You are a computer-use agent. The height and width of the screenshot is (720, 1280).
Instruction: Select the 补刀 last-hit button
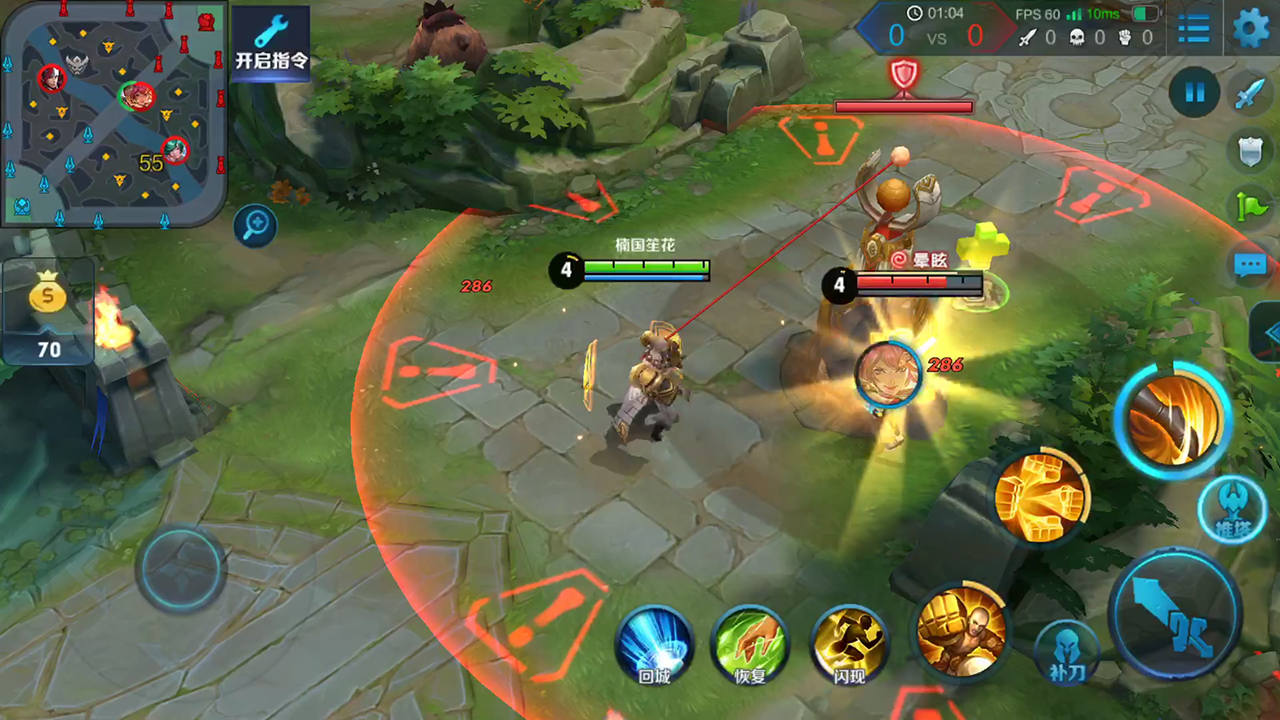(1065, 651)
